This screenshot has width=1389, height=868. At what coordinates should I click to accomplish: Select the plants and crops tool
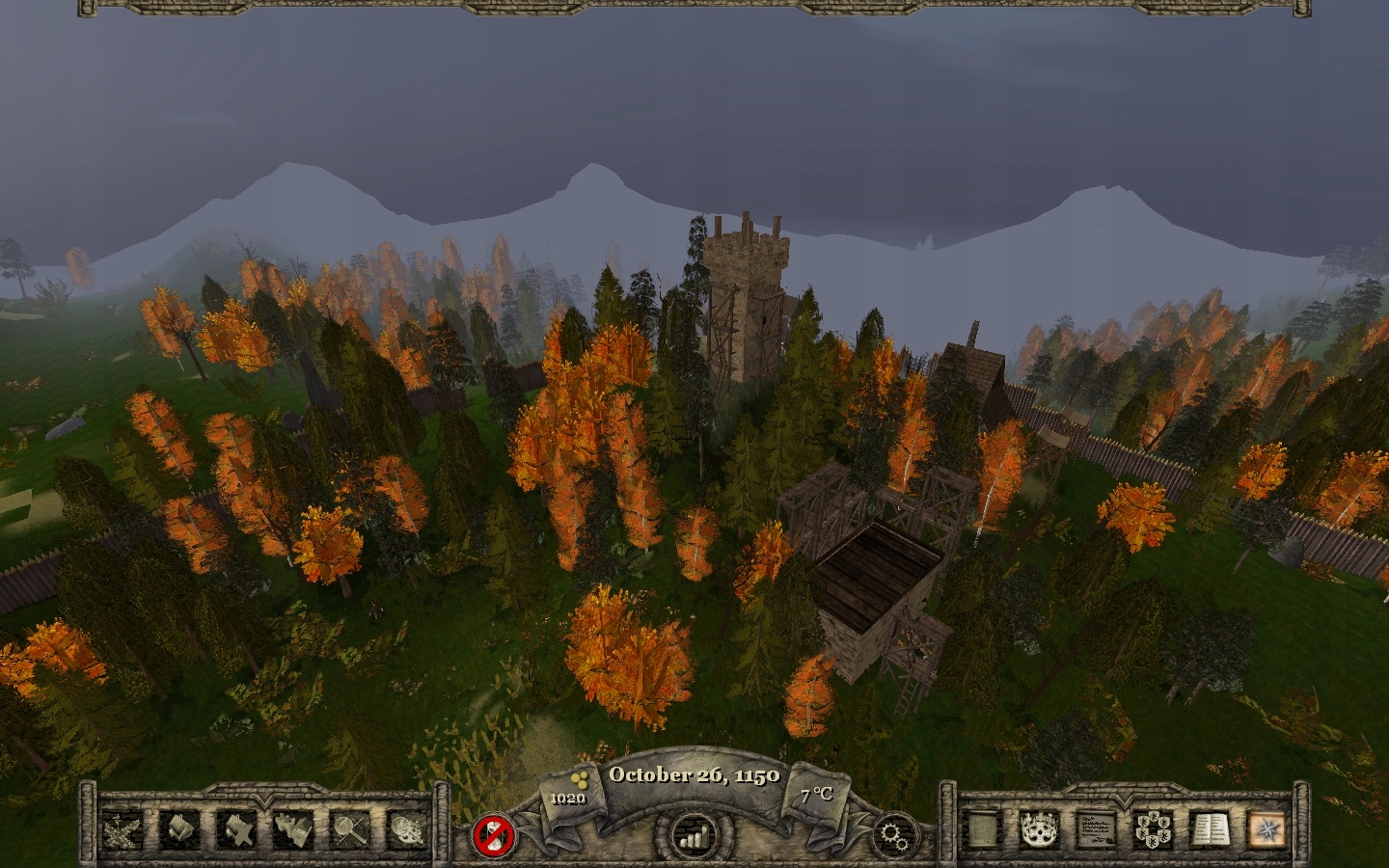(x=123, y=831)
